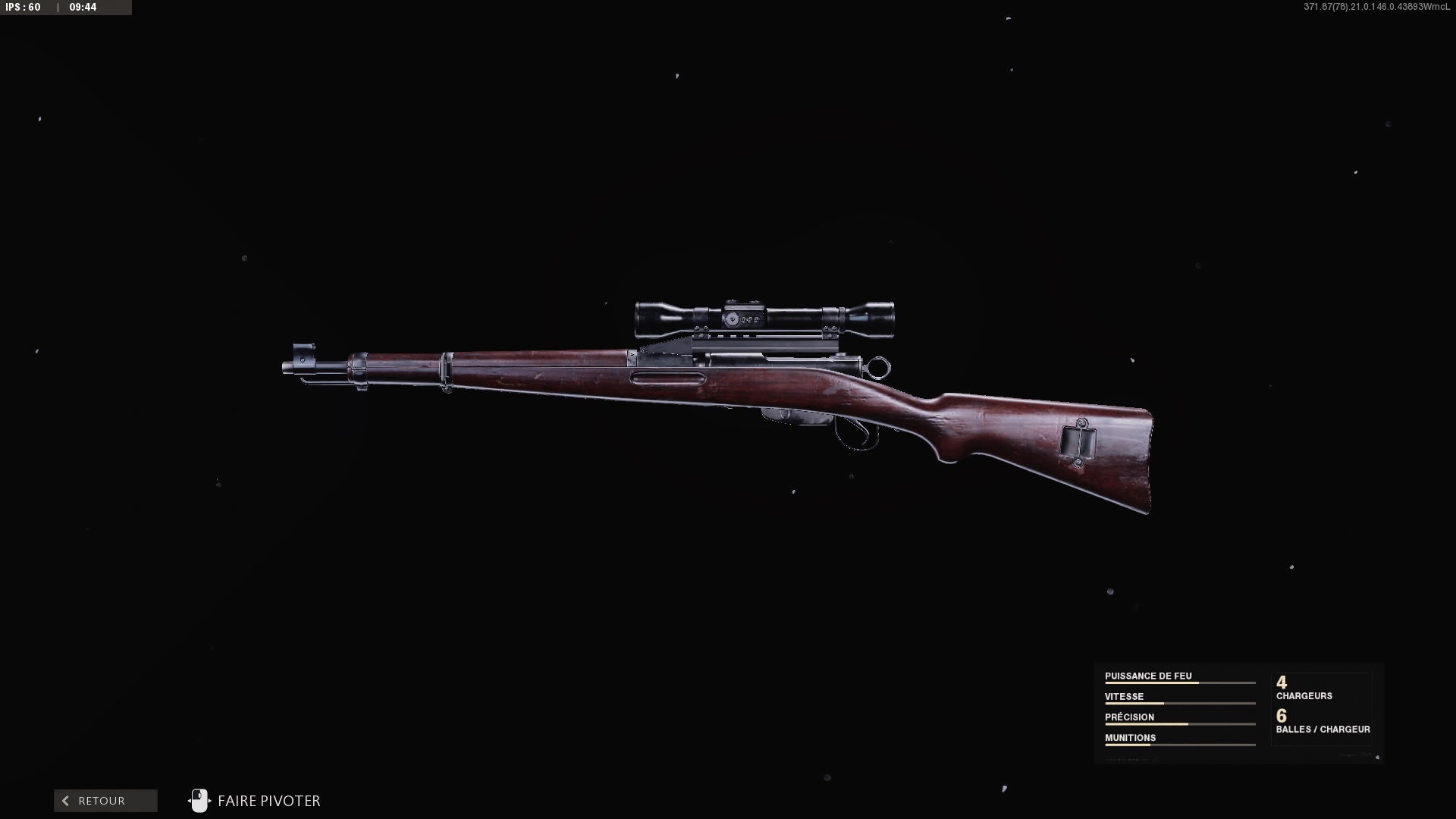The height and width of the screenshot is (819, 1456).
Task: Click the FAIRE PIVOTER label
Action: [x=268, y=801]
